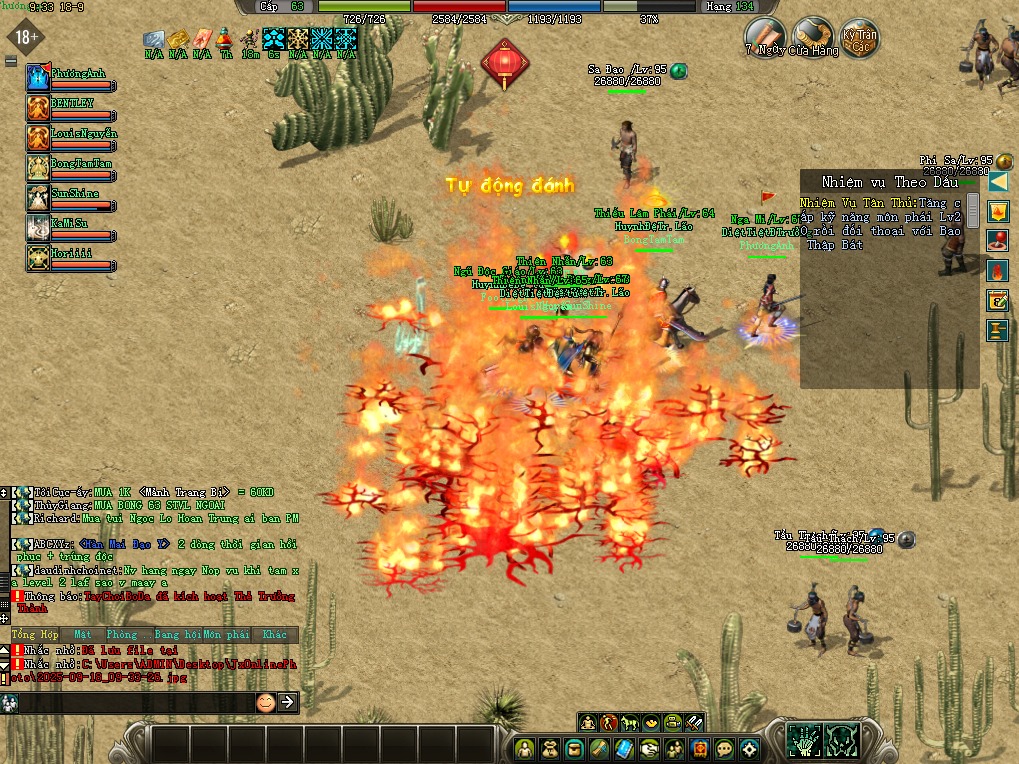The height and width of the screenshot is (764, 1019).
Task: Open the smiley emoji picker
Action: coord(265,702)
